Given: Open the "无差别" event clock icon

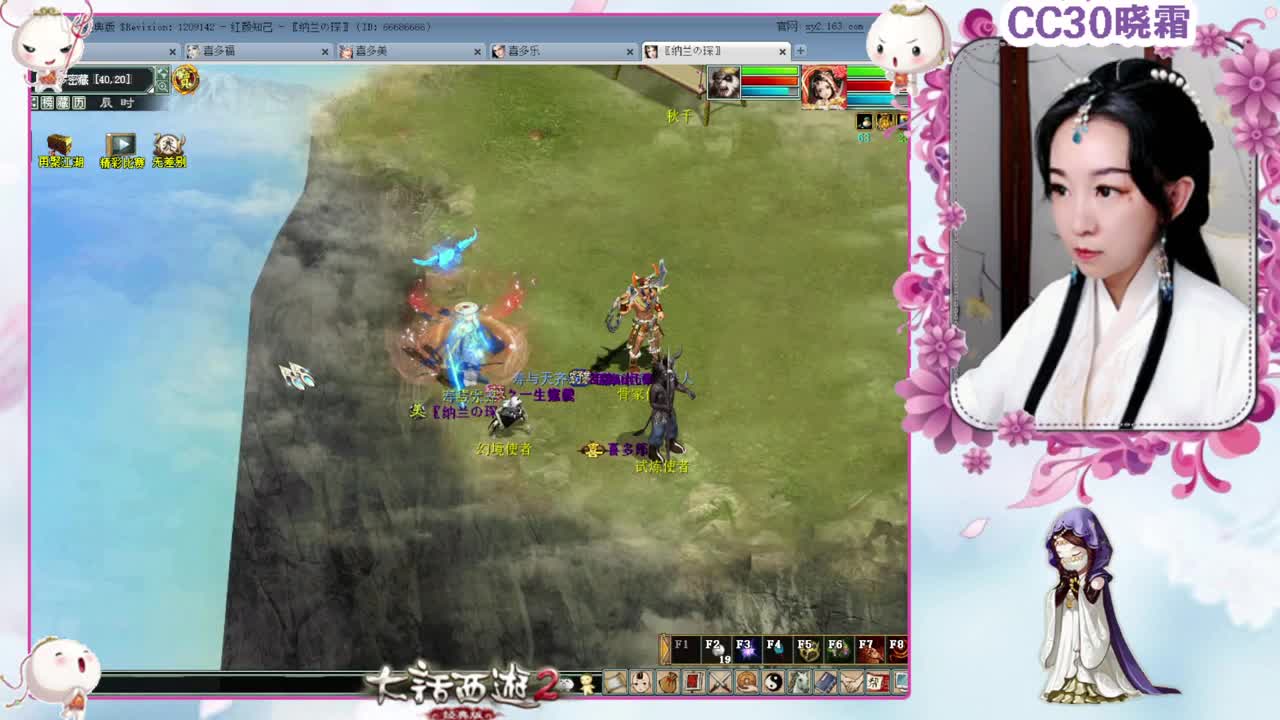Looking at the screenshot, I should pos(170,143).
